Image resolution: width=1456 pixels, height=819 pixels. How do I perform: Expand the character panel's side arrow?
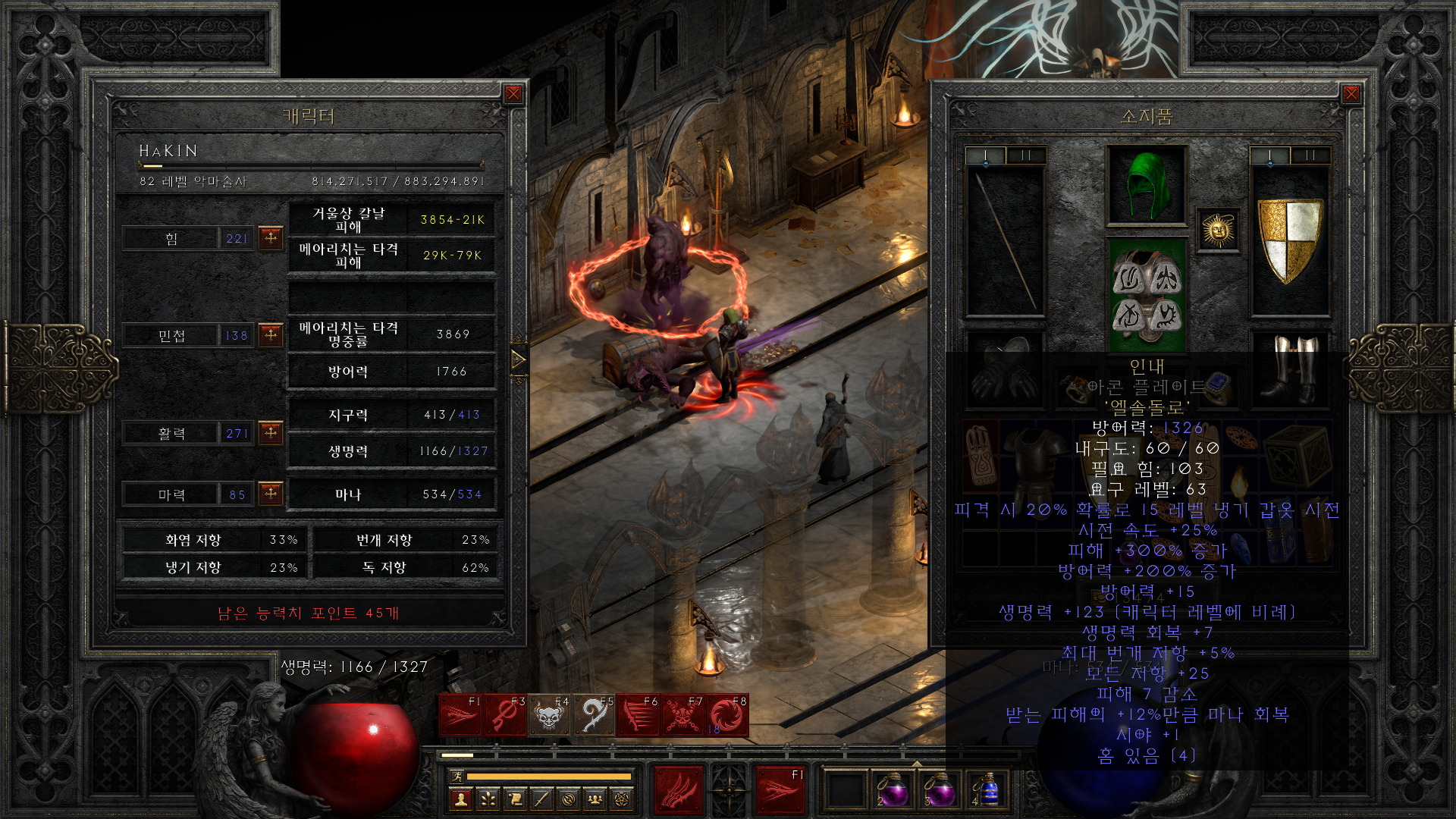[x=519, y=359]
